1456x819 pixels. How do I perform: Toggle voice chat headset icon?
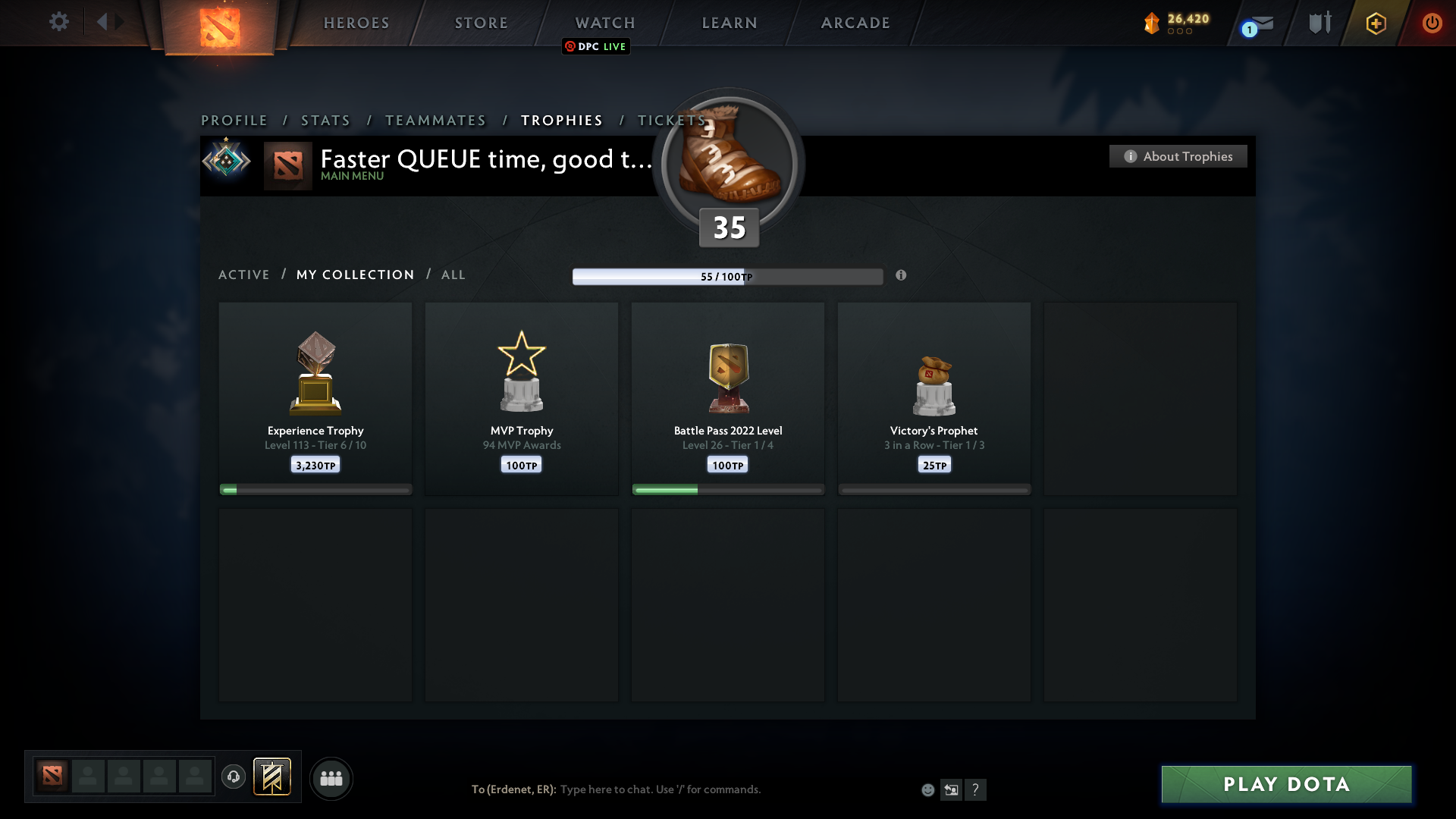pyautogui.click(x=234, y=777)
